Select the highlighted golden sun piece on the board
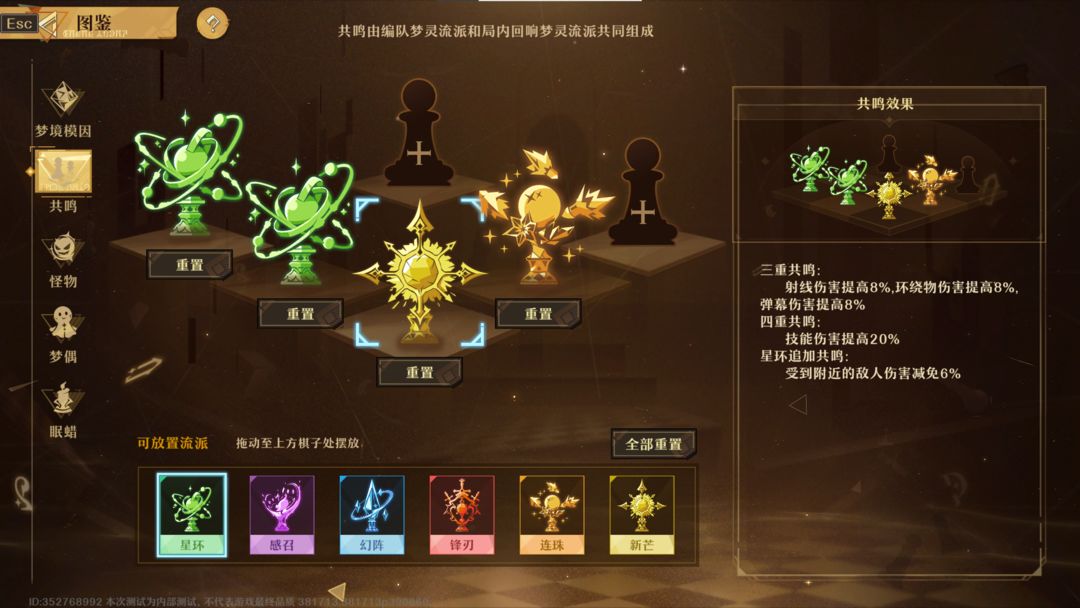 pyautogui.click(x=420, y=273)
